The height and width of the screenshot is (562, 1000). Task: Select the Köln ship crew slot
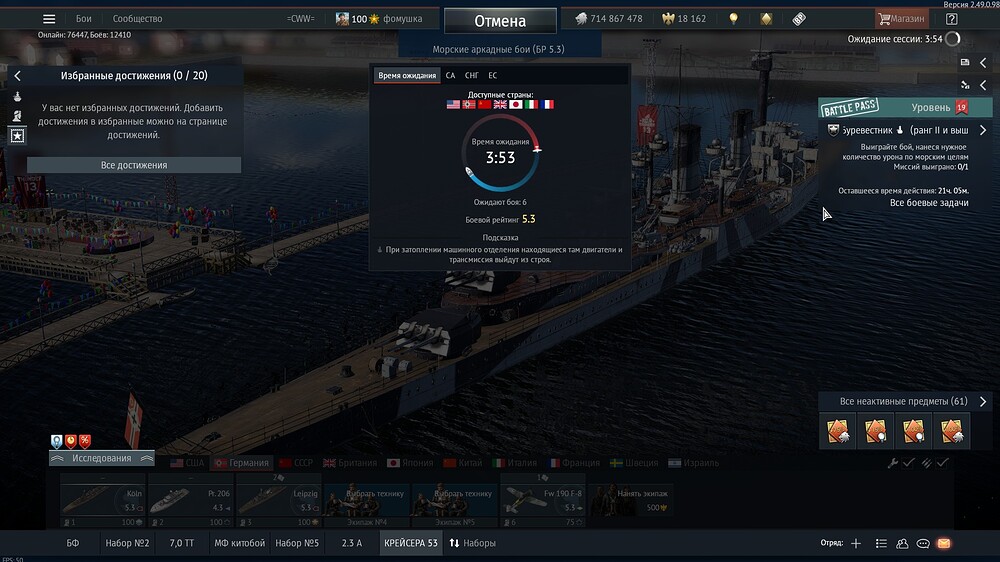[104, 500]
